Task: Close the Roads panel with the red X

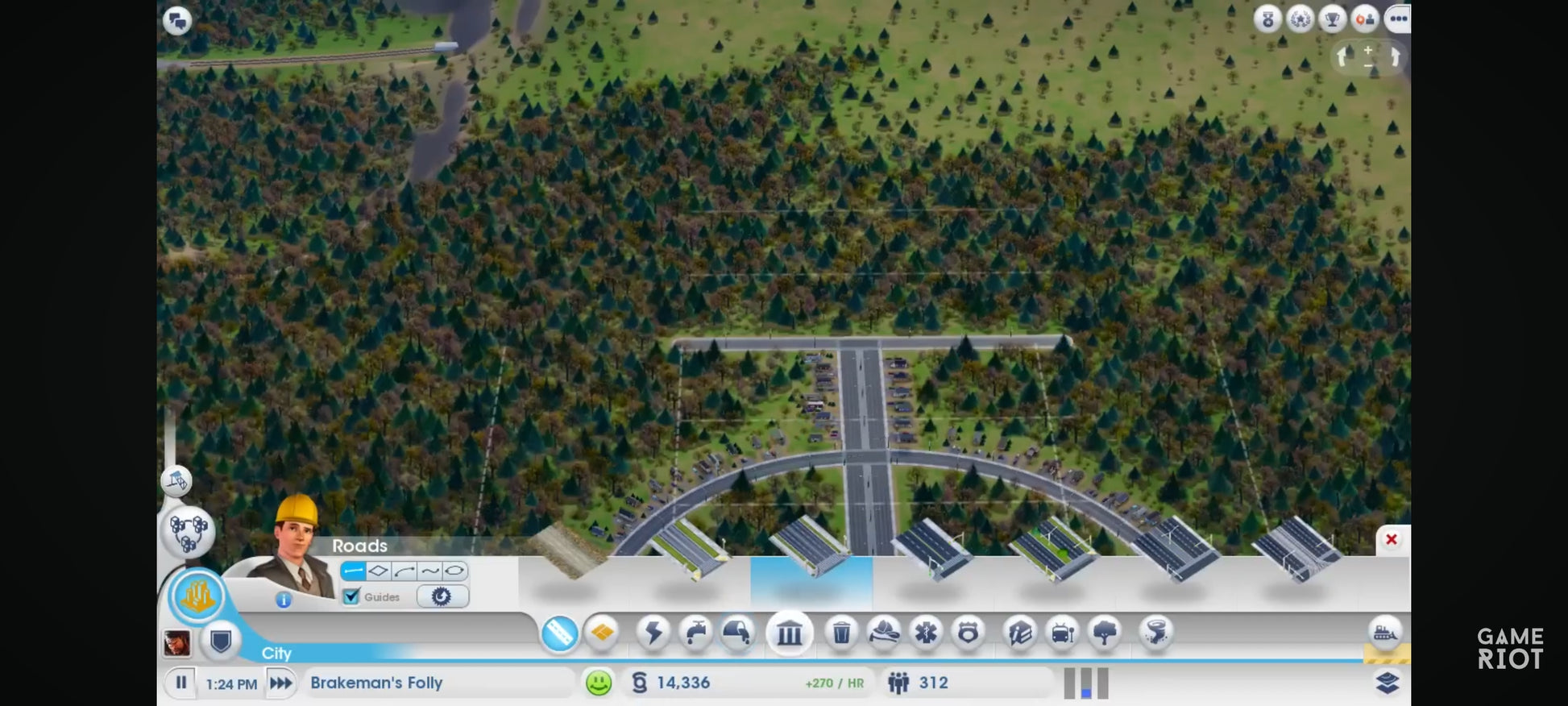Action: tap(1391, 539)
